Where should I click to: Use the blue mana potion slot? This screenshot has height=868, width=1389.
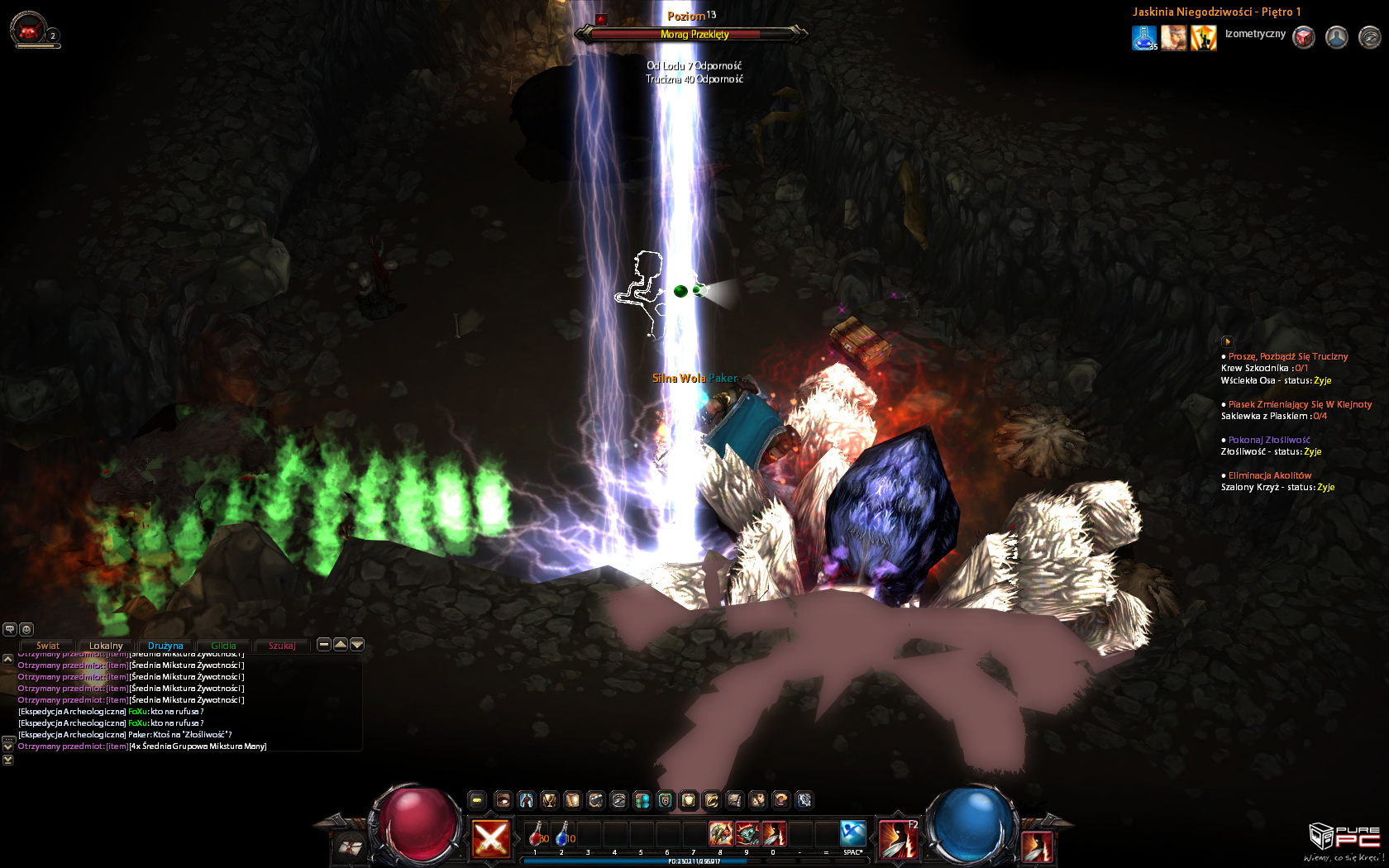tap(563, 834)
